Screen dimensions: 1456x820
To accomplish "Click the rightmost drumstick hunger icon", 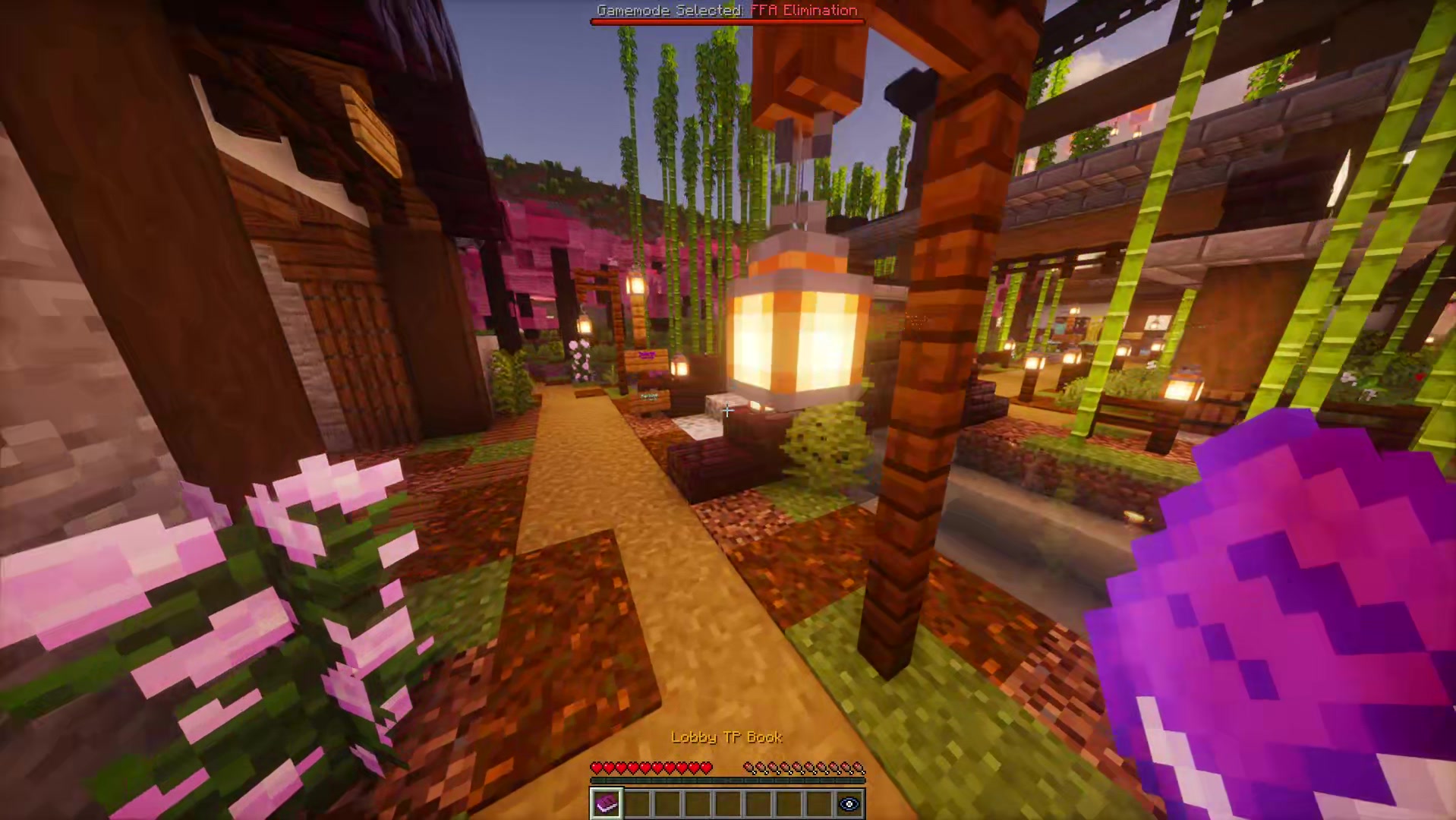I will coord(859,768).
